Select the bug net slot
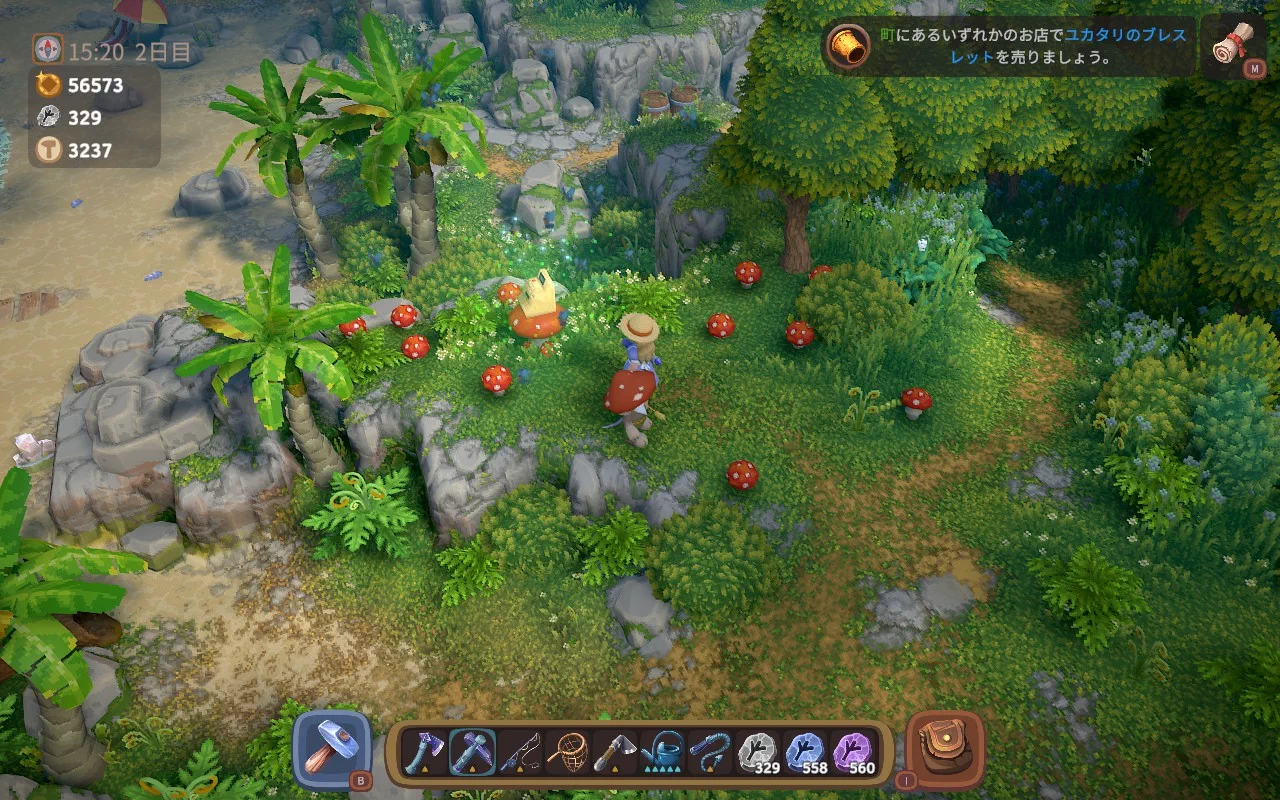1280x800 pixels. click(568, 751)
